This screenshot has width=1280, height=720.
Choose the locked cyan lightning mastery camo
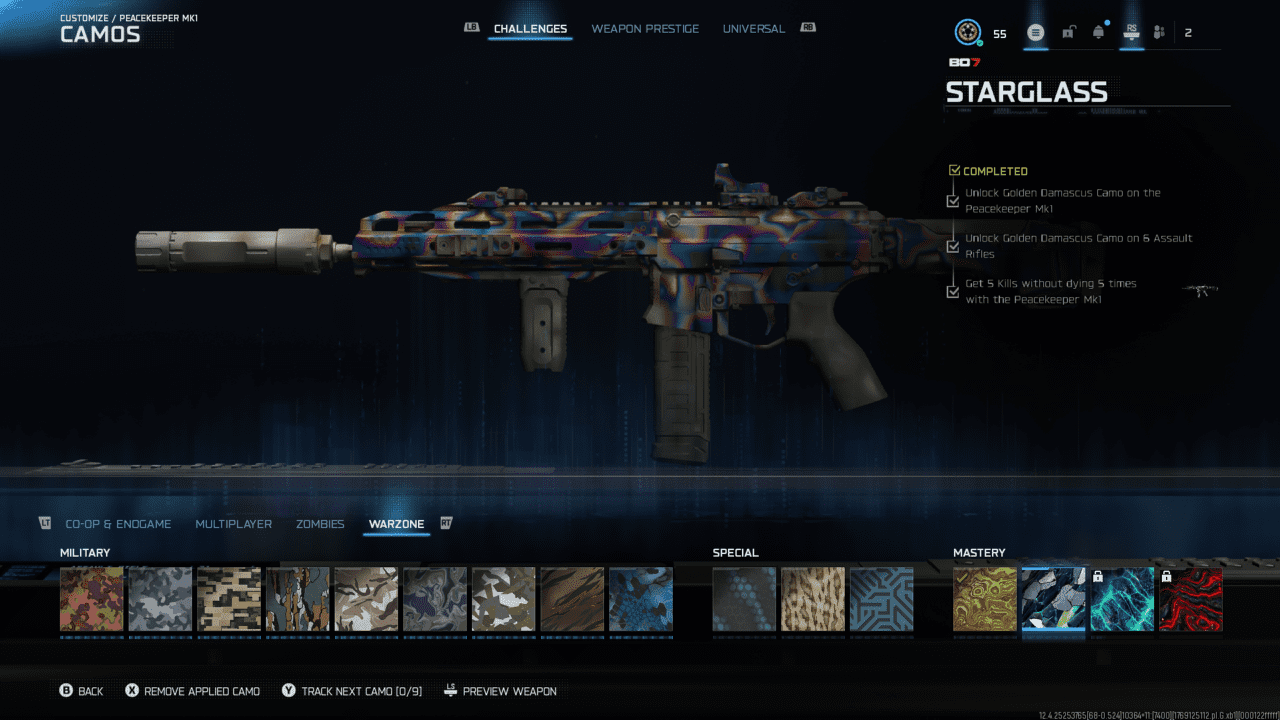click(x=1122, y=599)
